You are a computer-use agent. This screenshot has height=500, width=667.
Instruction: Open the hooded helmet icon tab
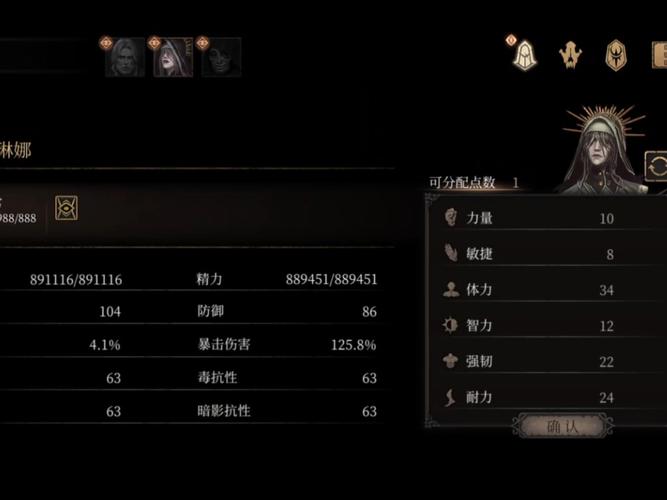(x=524, y=55)
